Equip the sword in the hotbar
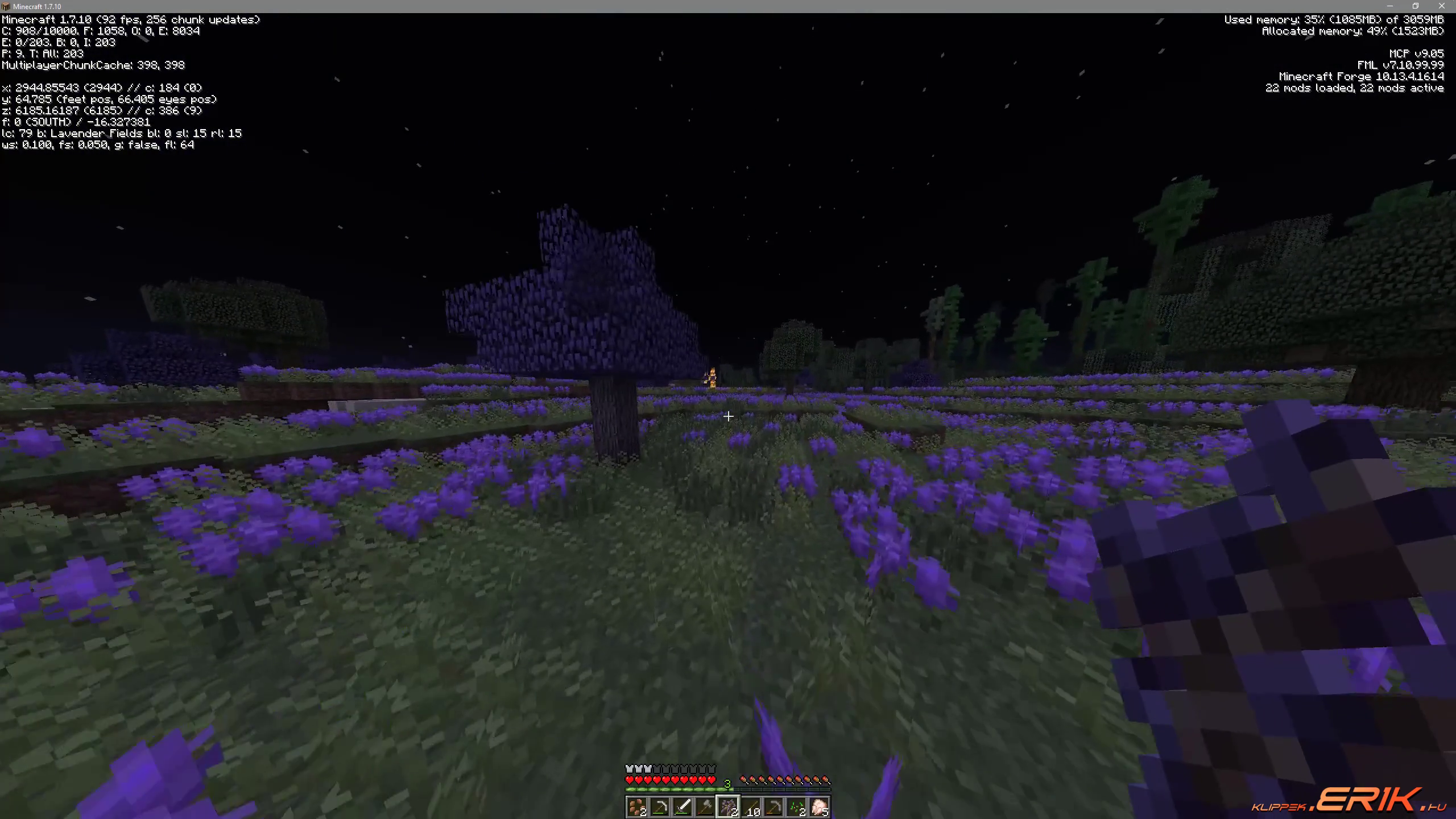 (x=682, y=806)
